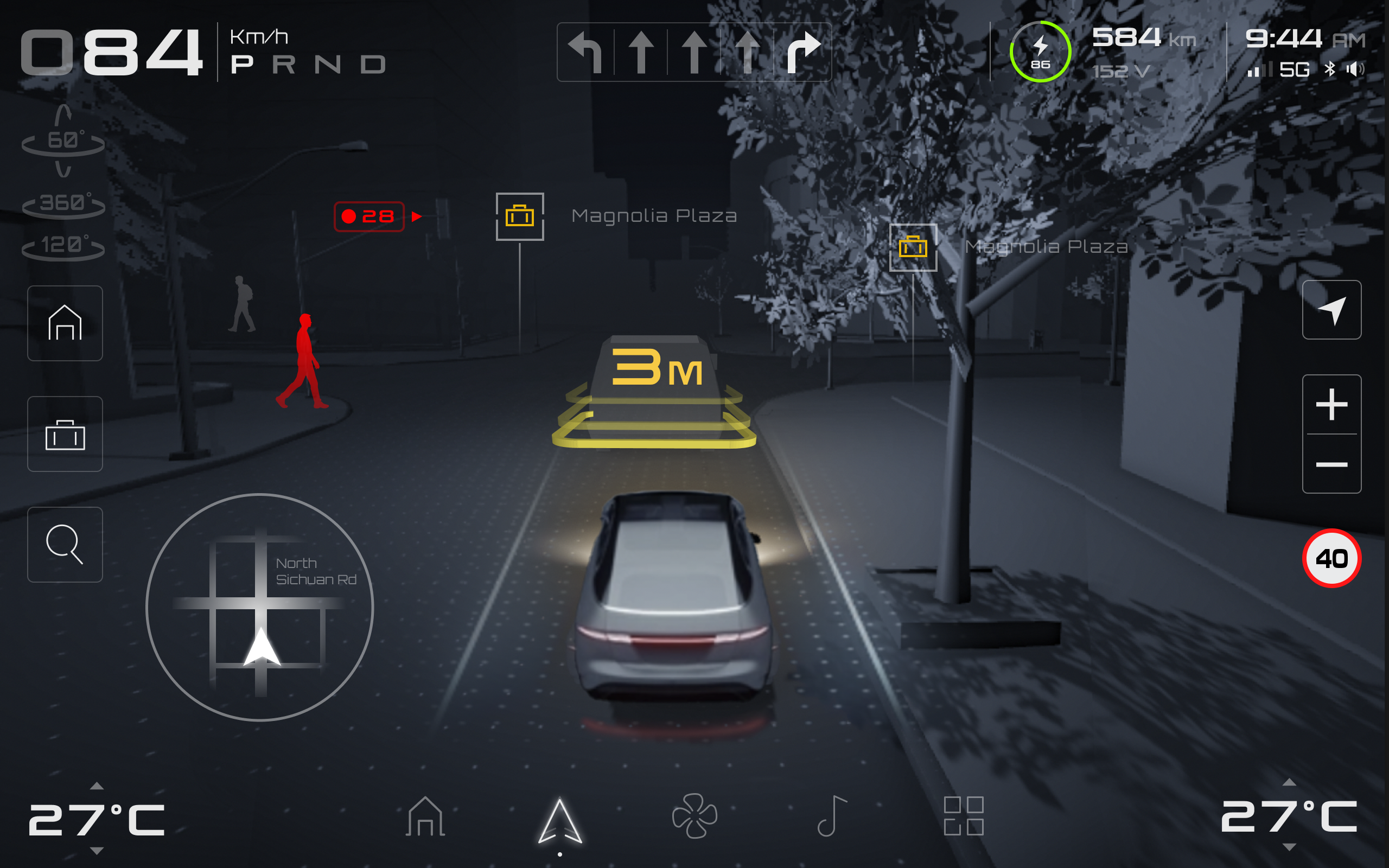Select the left Magnolia Plaza briefcase marker
The height and width of the screenshot is (868, 1389).
[x=519, y=216]
